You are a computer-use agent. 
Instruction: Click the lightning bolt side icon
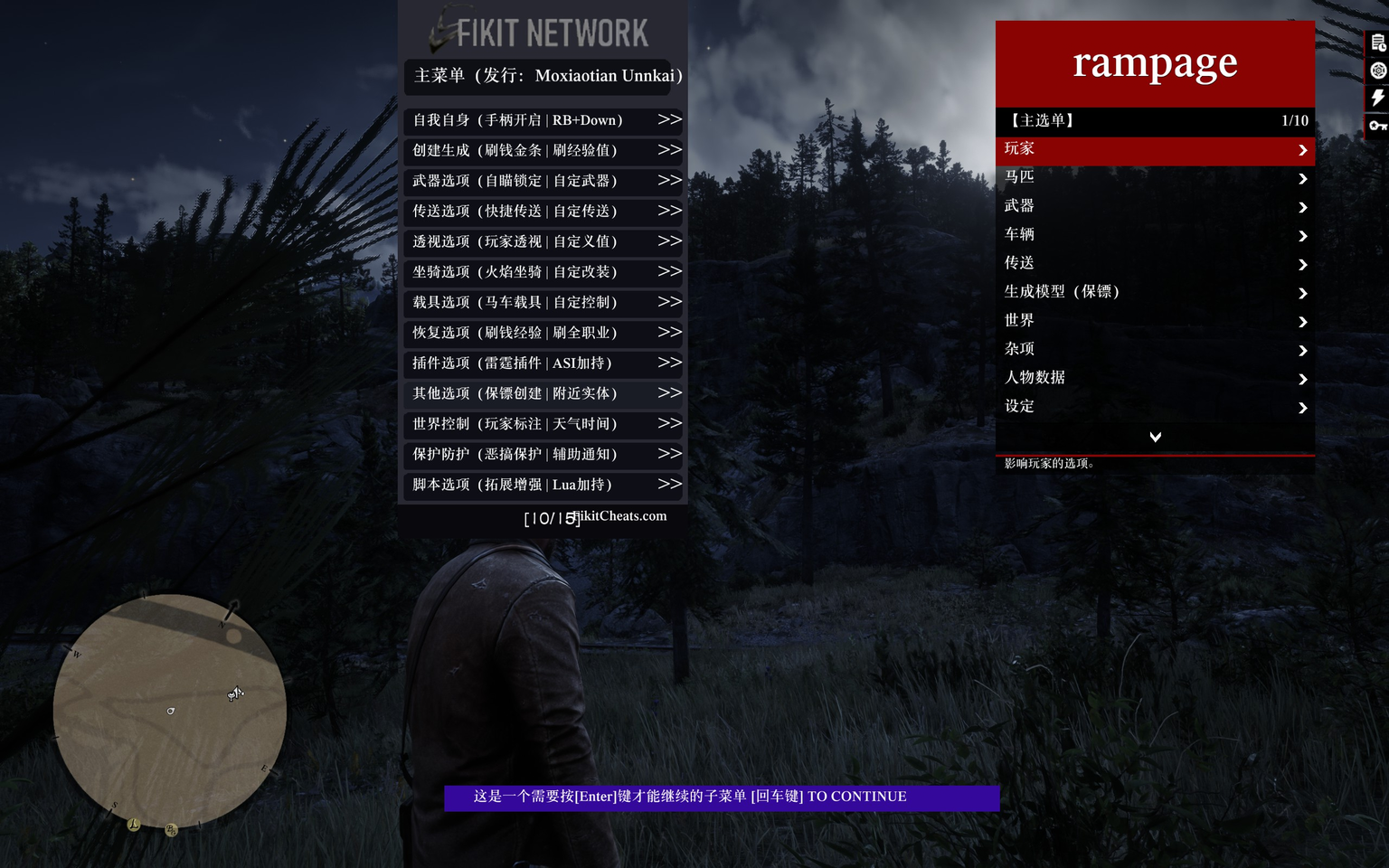(x=1377, y=98)
